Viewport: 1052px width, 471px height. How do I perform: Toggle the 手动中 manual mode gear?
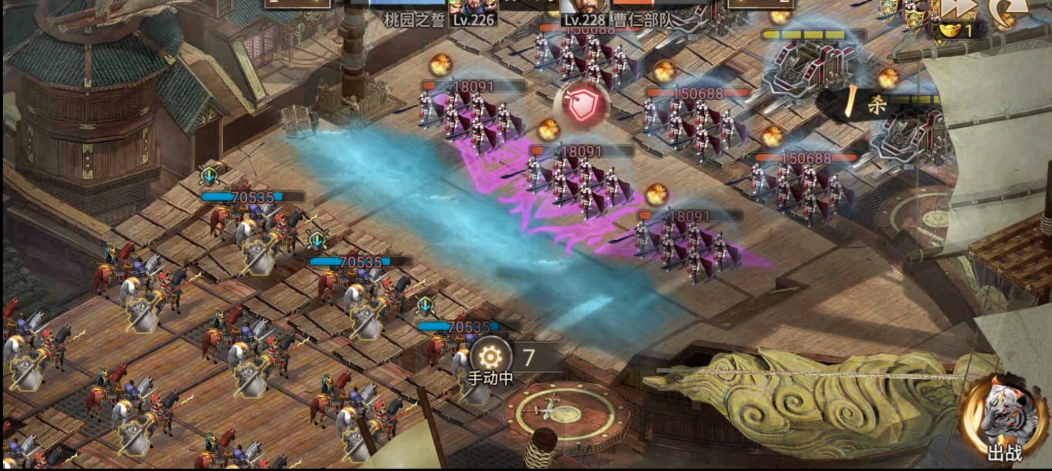point(490,356)
